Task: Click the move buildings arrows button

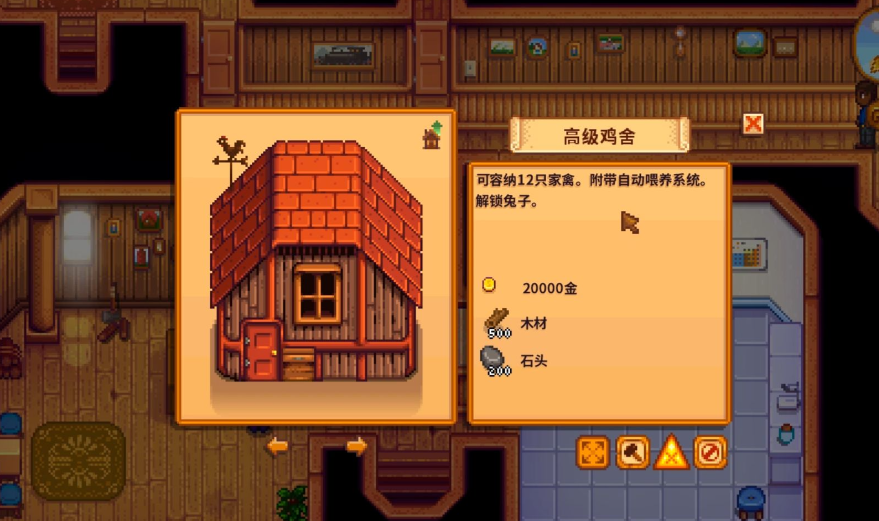Action: 593,453
